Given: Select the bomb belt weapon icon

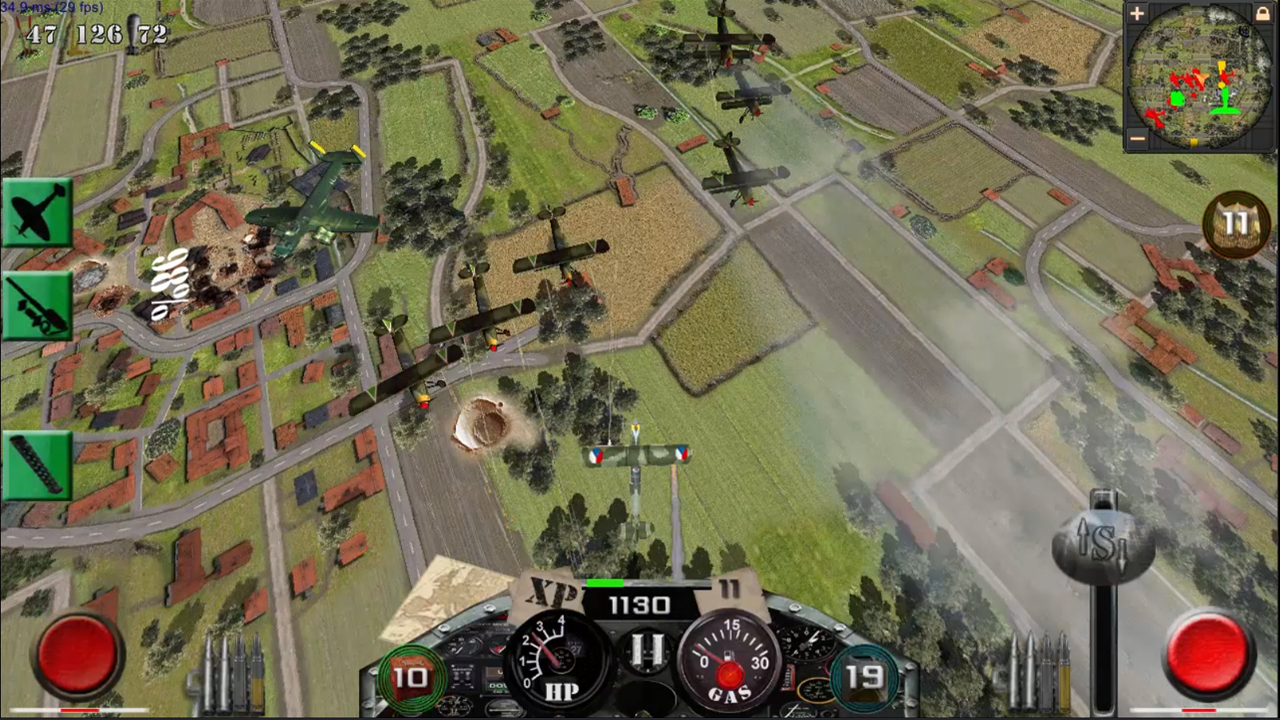Looking at the screenshot, I should (x=37, y=462).
